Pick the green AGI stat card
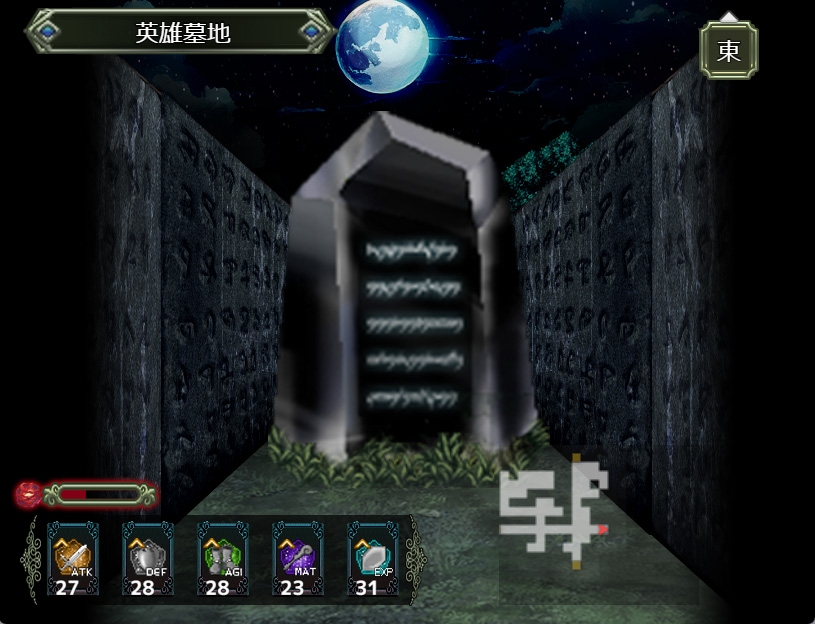Viewport: 815px width, 624px height. (x=222, y=558)
